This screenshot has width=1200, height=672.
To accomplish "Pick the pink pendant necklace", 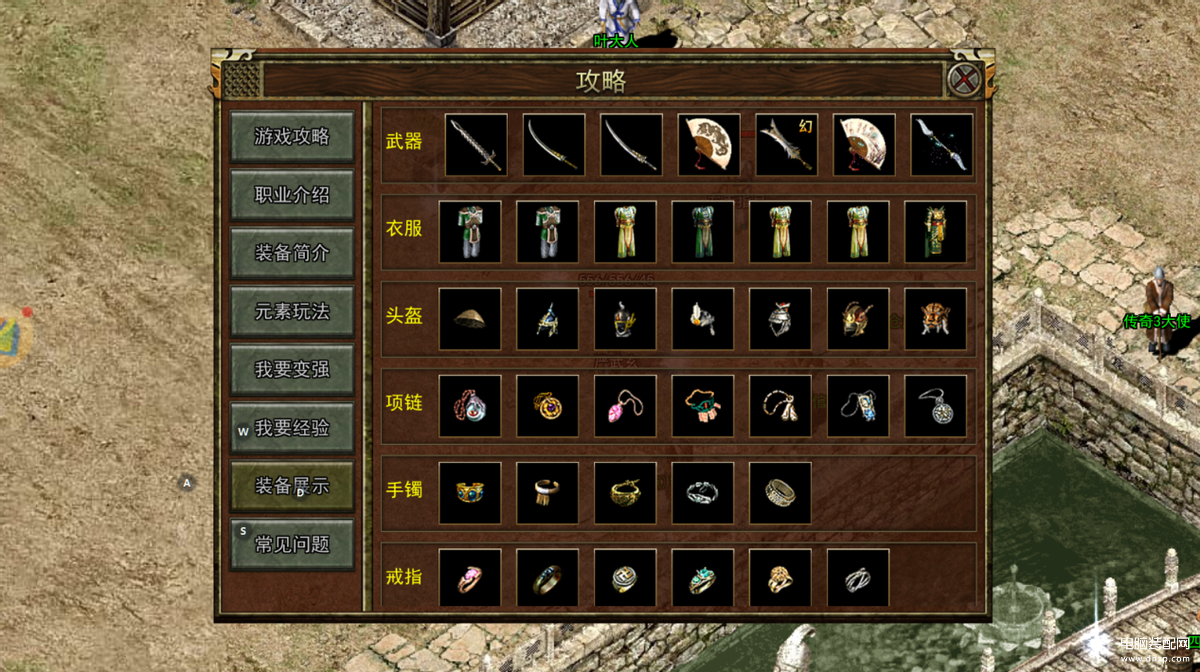I will [625, 406].
